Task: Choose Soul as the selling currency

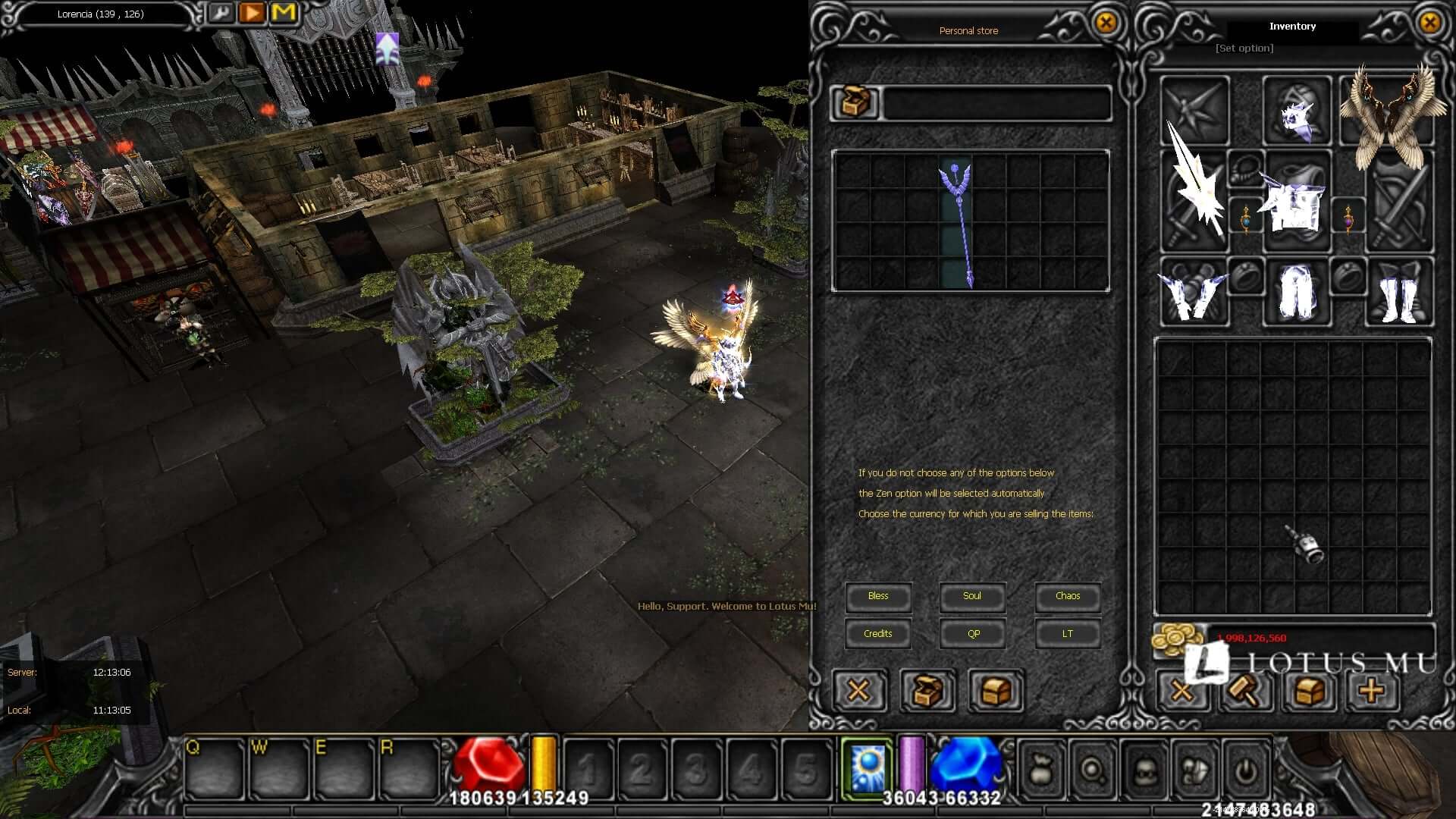Action: [x=972, y=596]
